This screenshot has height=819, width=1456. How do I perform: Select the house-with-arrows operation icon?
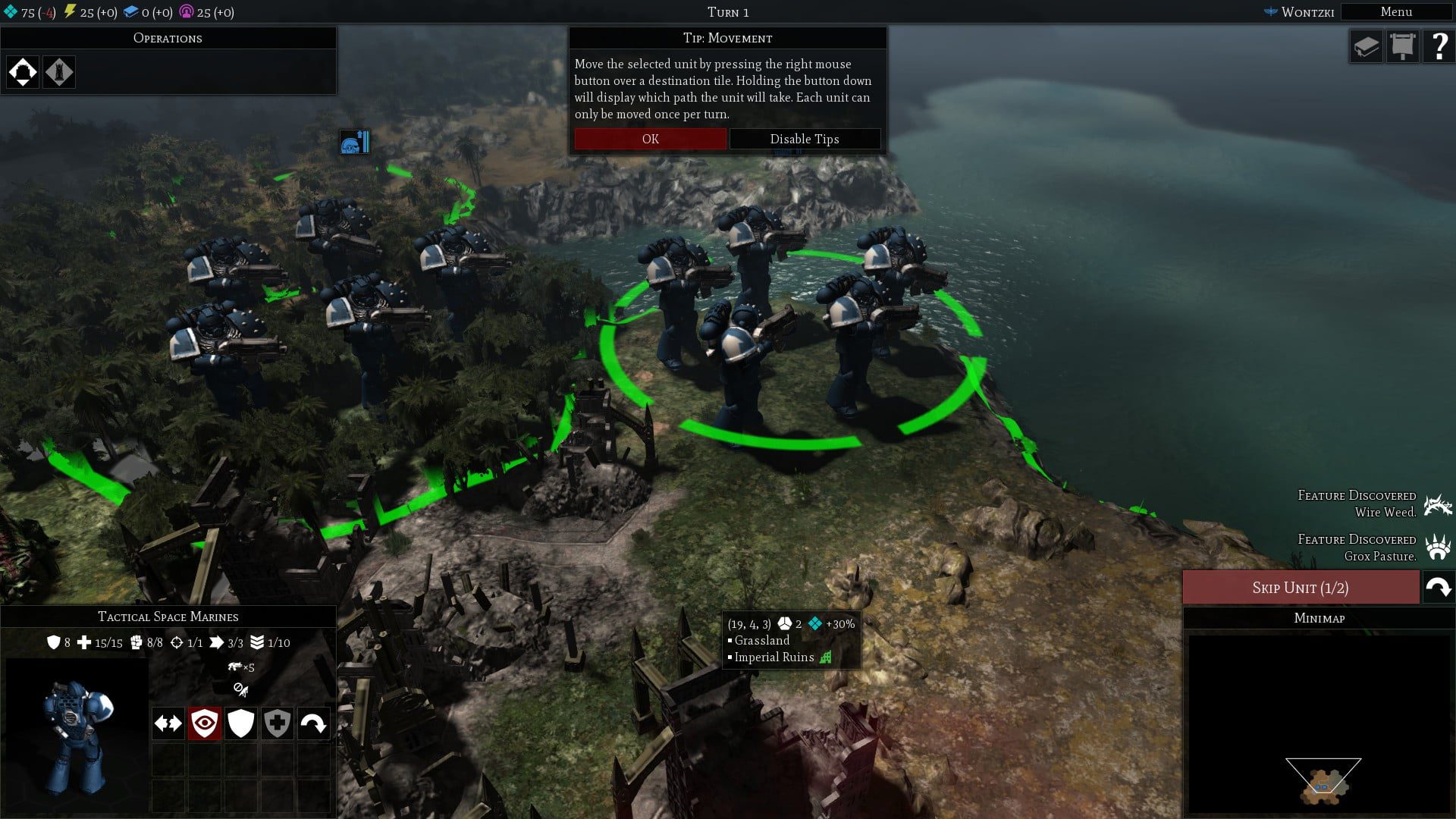pyautogui.click(x=23, y=72)
